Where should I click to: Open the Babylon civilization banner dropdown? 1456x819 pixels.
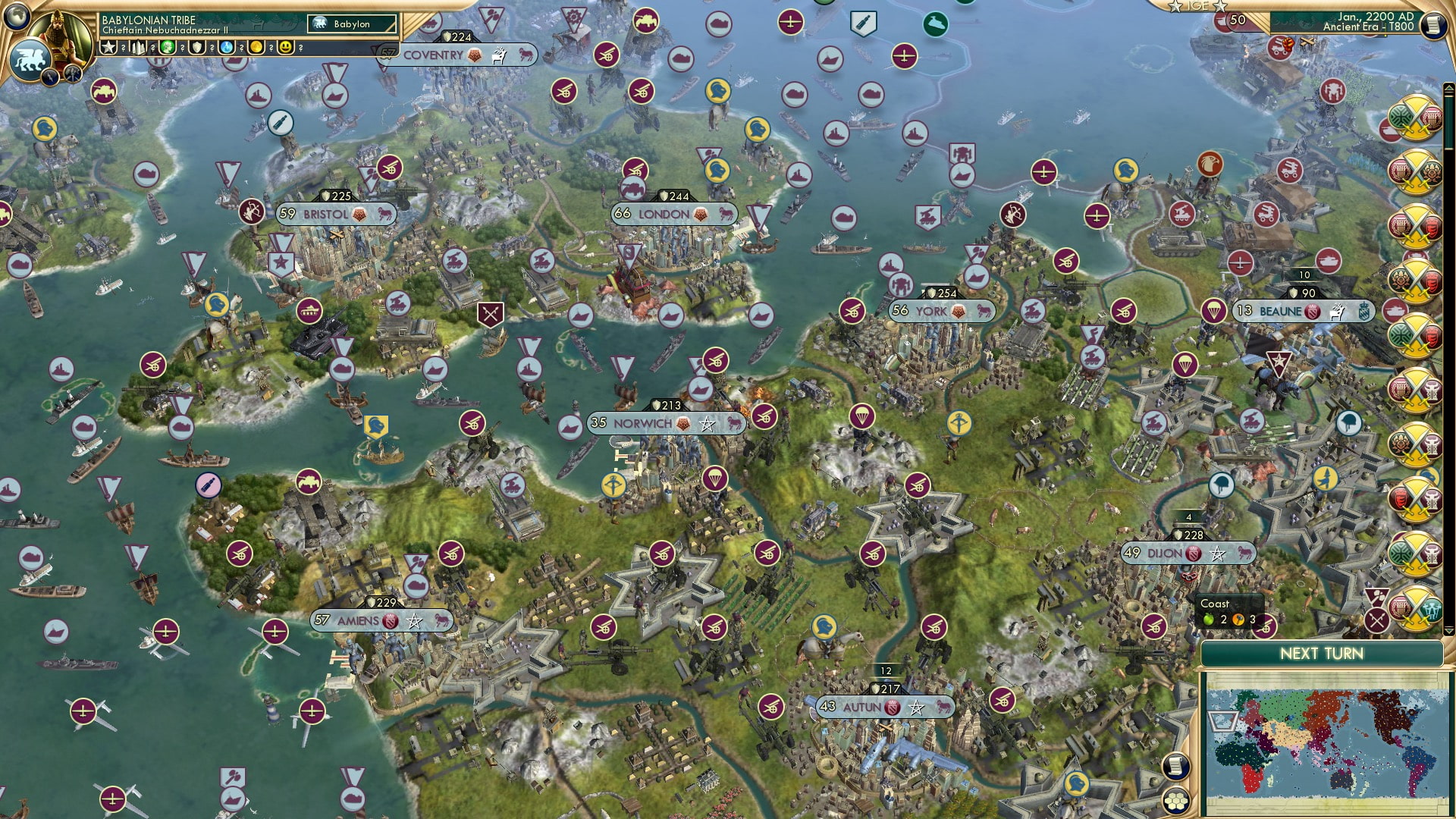(x=350, y=24)
